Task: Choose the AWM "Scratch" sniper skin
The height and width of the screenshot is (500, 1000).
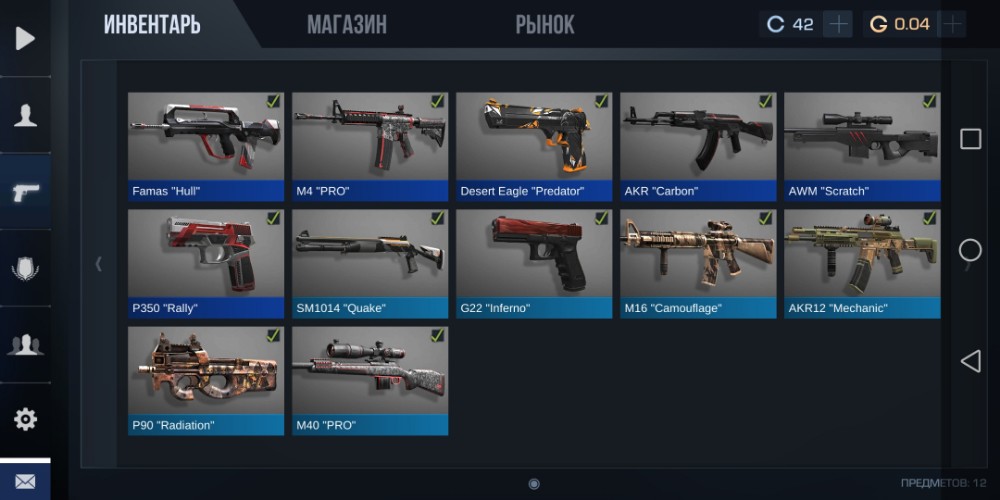Action: click(862, 146)
